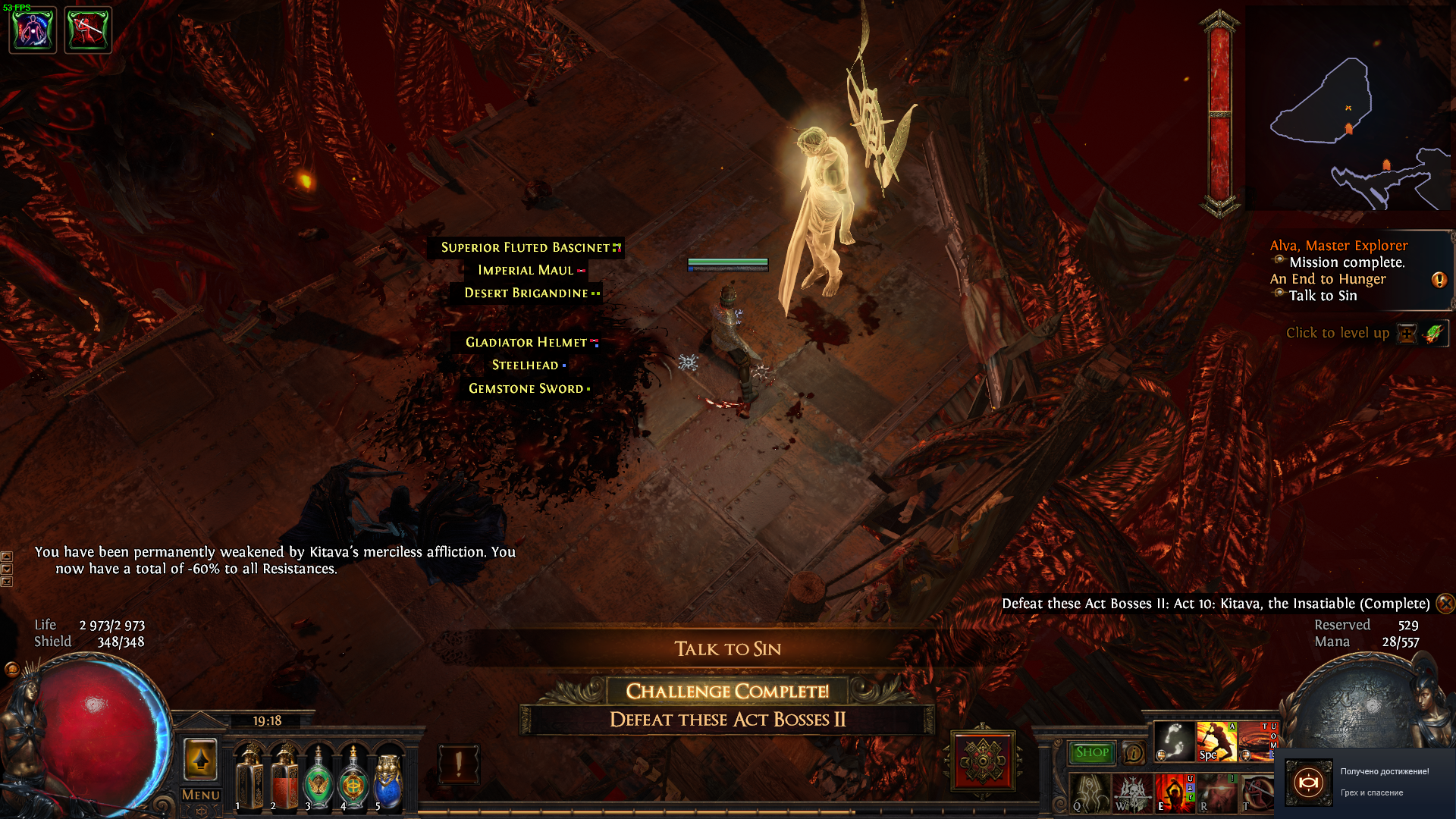Open the green Shop button
The image size is (1456, 819).
(1091, 752)
